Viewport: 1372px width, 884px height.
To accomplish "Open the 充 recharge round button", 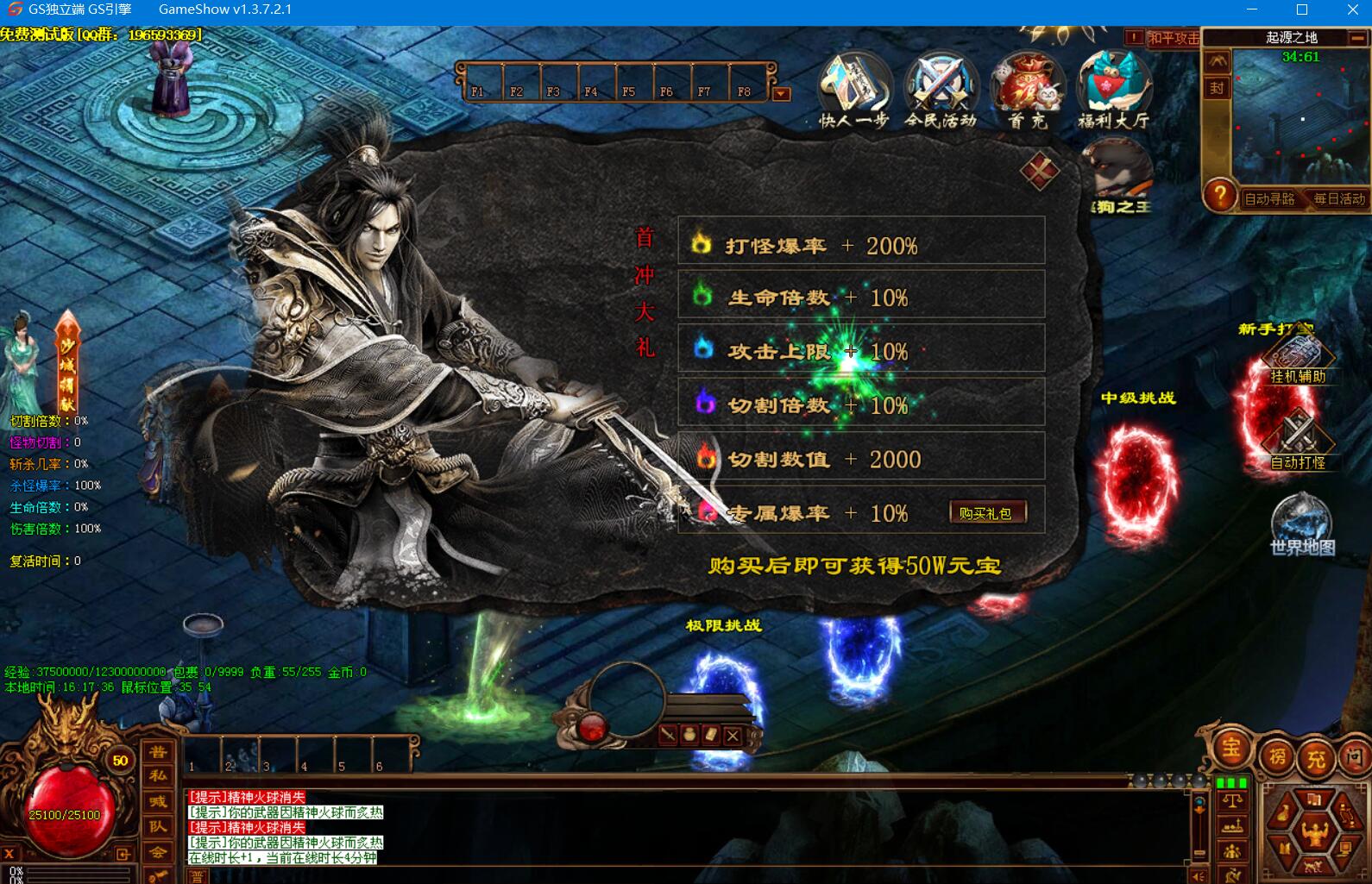I will click(1316, 759).
